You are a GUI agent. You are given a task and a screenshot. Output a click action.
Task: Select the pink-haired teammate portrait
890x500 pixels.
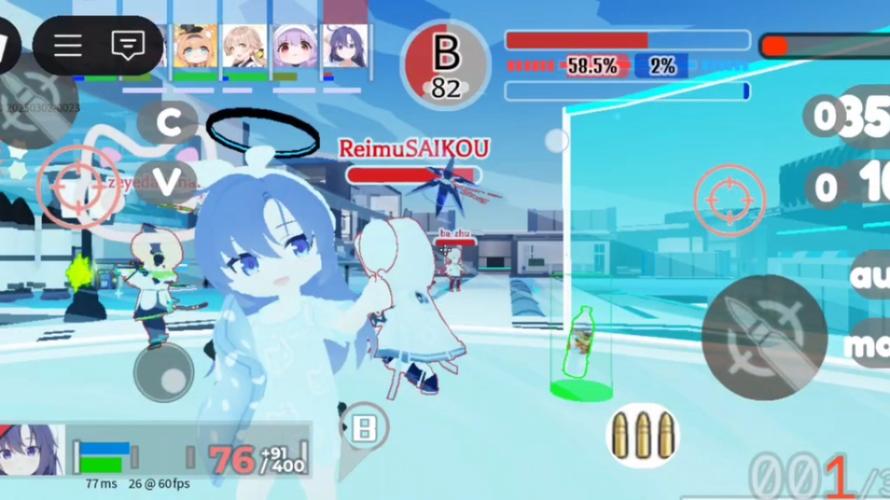pyautogui.click(x=294, y=46)
